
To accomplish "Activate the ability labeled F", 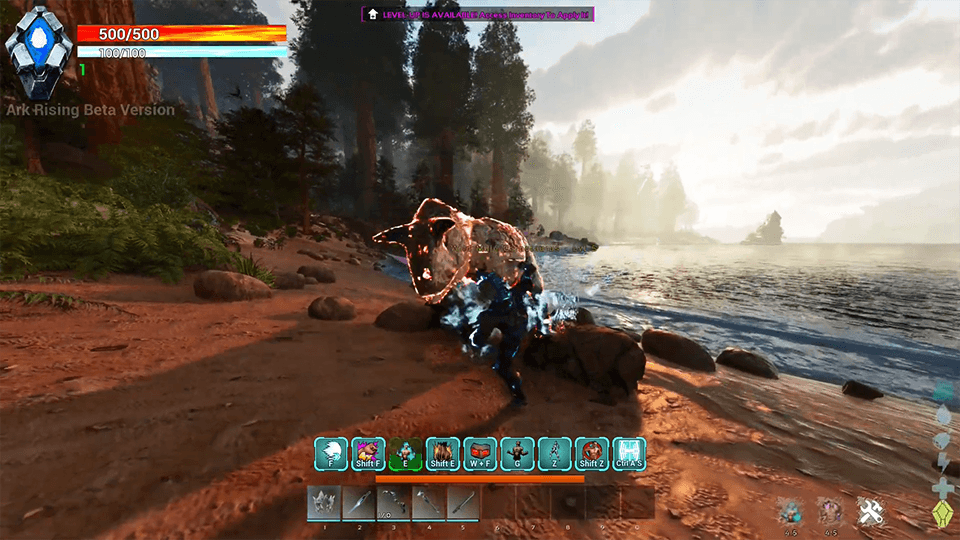I will [x=331, y=453].
